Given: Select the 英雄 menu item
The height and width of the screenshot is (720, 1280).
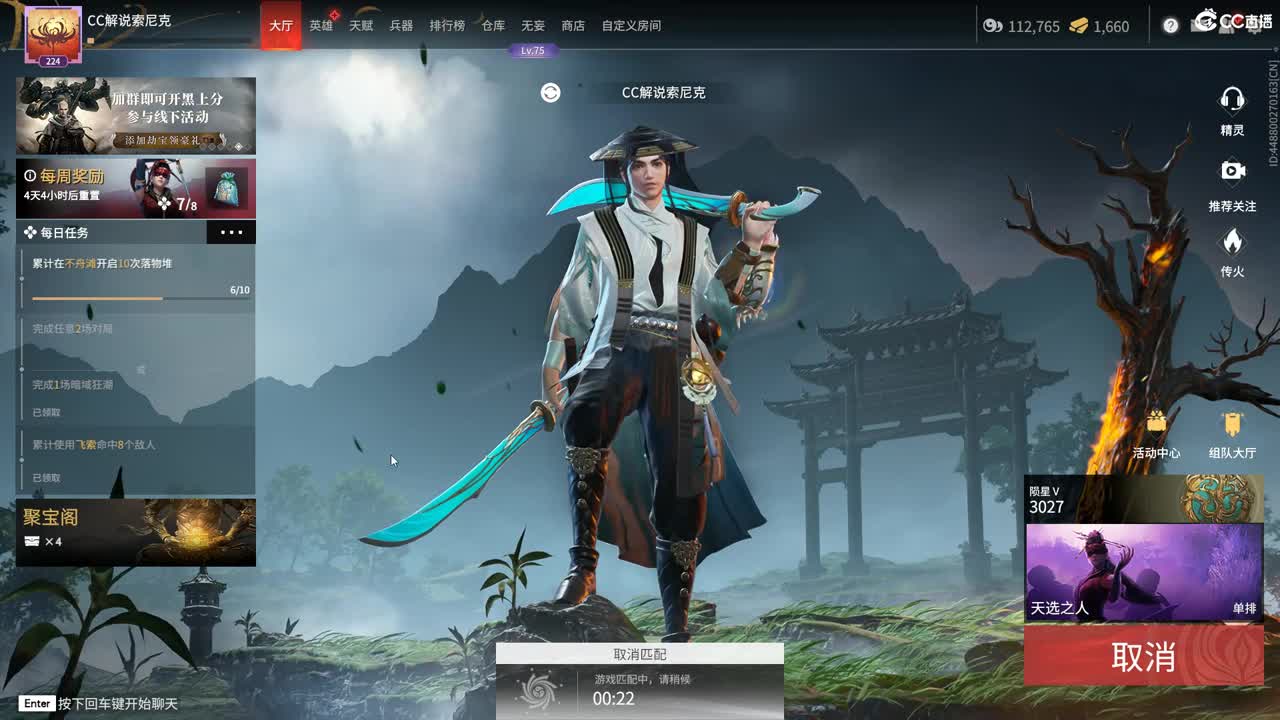Looking at the screenshot, I should [321, 26].
